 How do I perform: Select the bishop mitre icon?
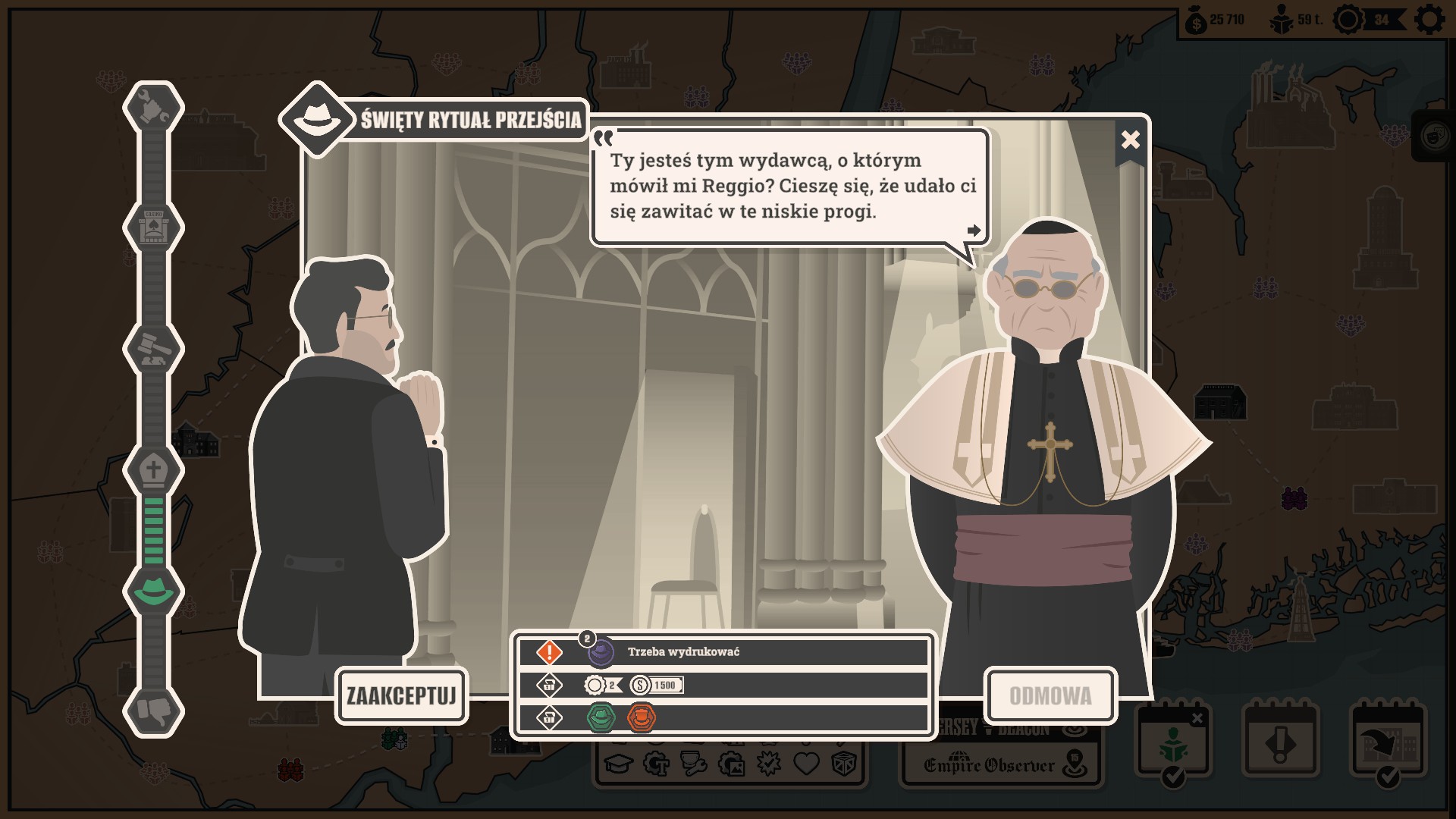(x=154, y=470)
